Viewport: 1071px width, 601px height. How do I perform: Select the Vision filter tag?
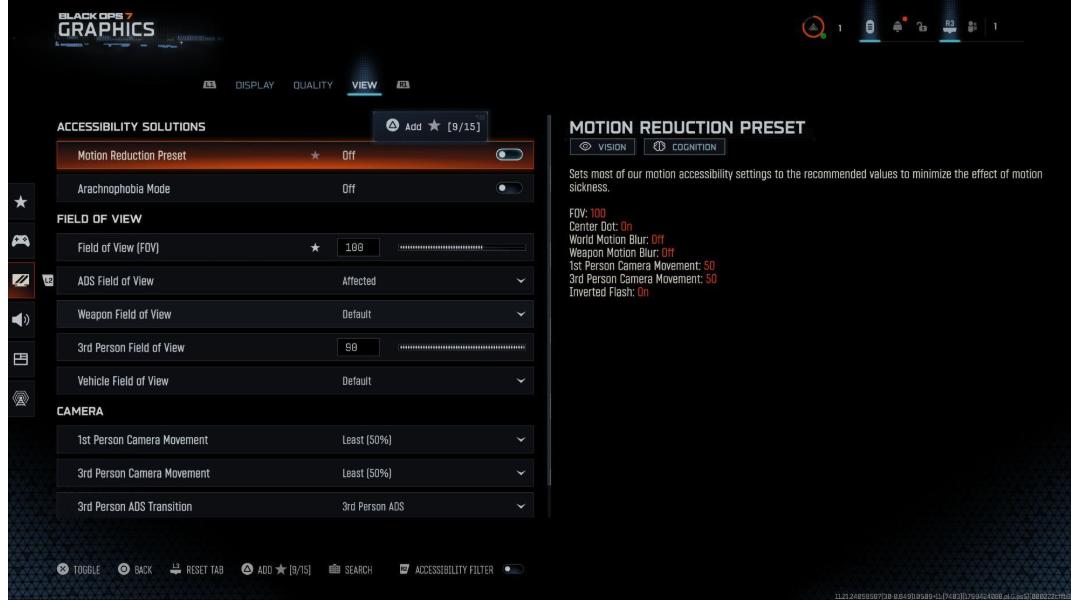(603, 147)
